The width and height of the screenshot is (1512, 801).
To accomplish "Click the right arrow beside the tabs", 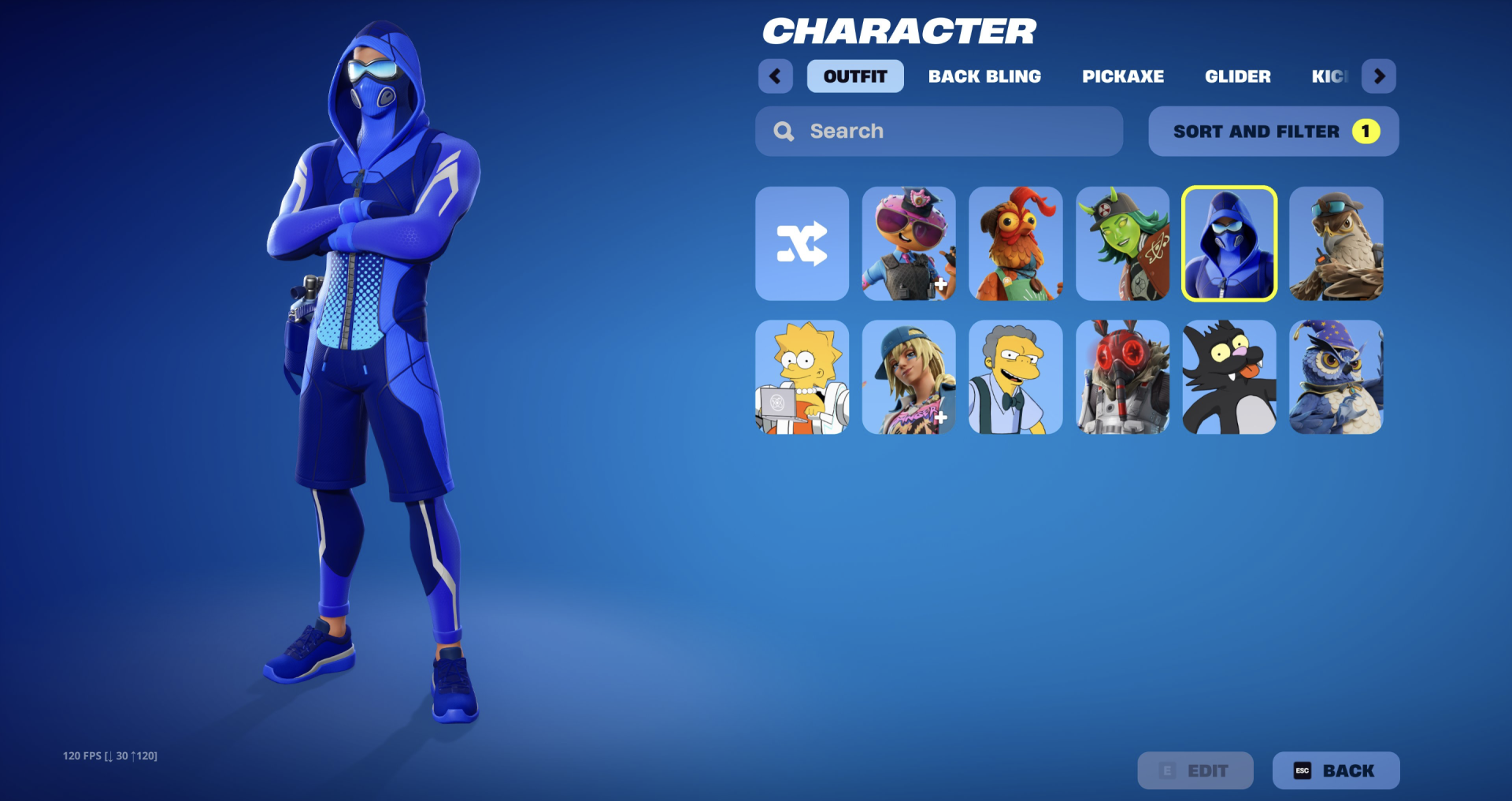I will pos(1379,76).
